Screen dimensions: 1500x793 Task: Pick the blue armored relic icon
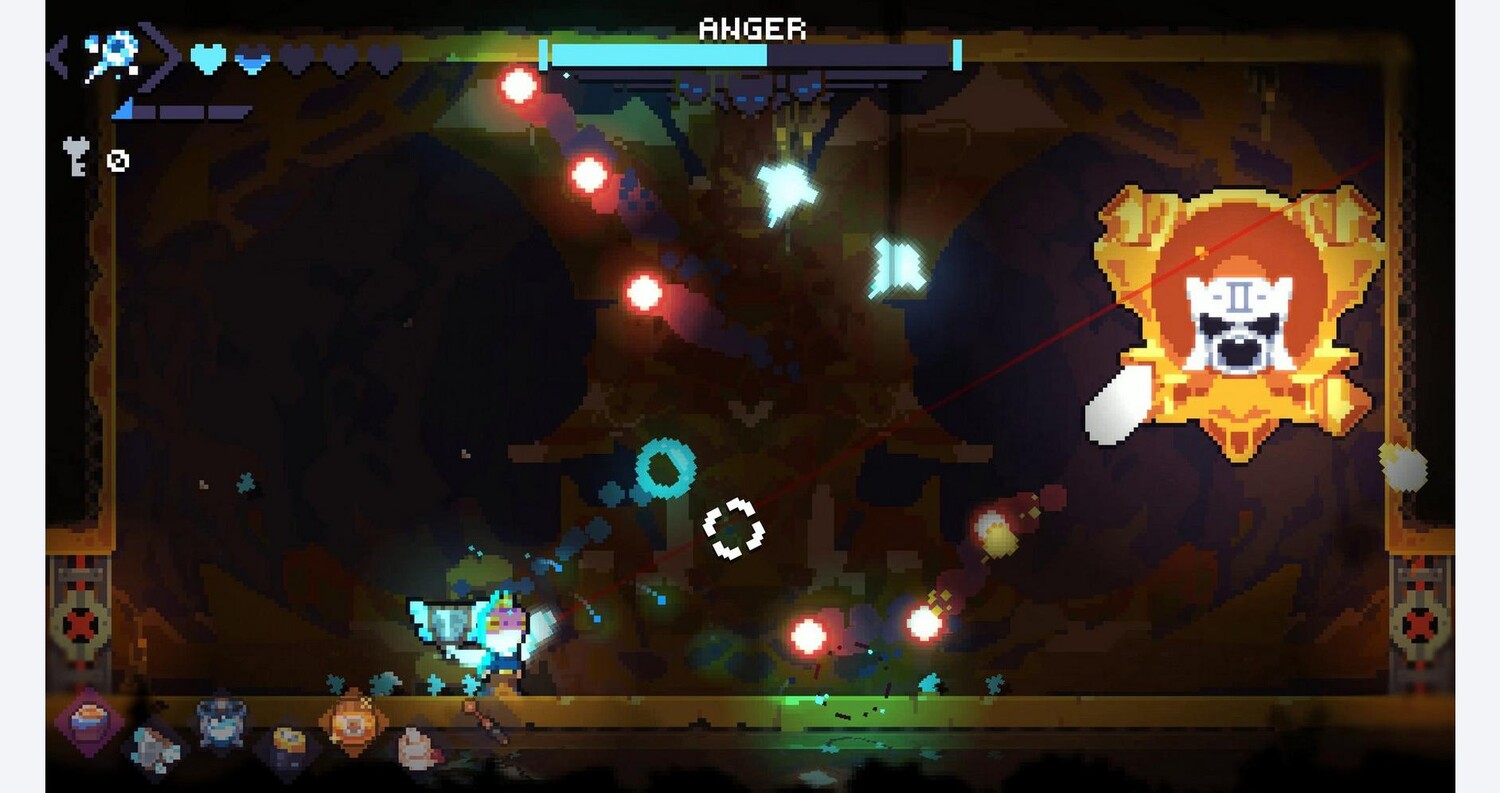point(221,722)
